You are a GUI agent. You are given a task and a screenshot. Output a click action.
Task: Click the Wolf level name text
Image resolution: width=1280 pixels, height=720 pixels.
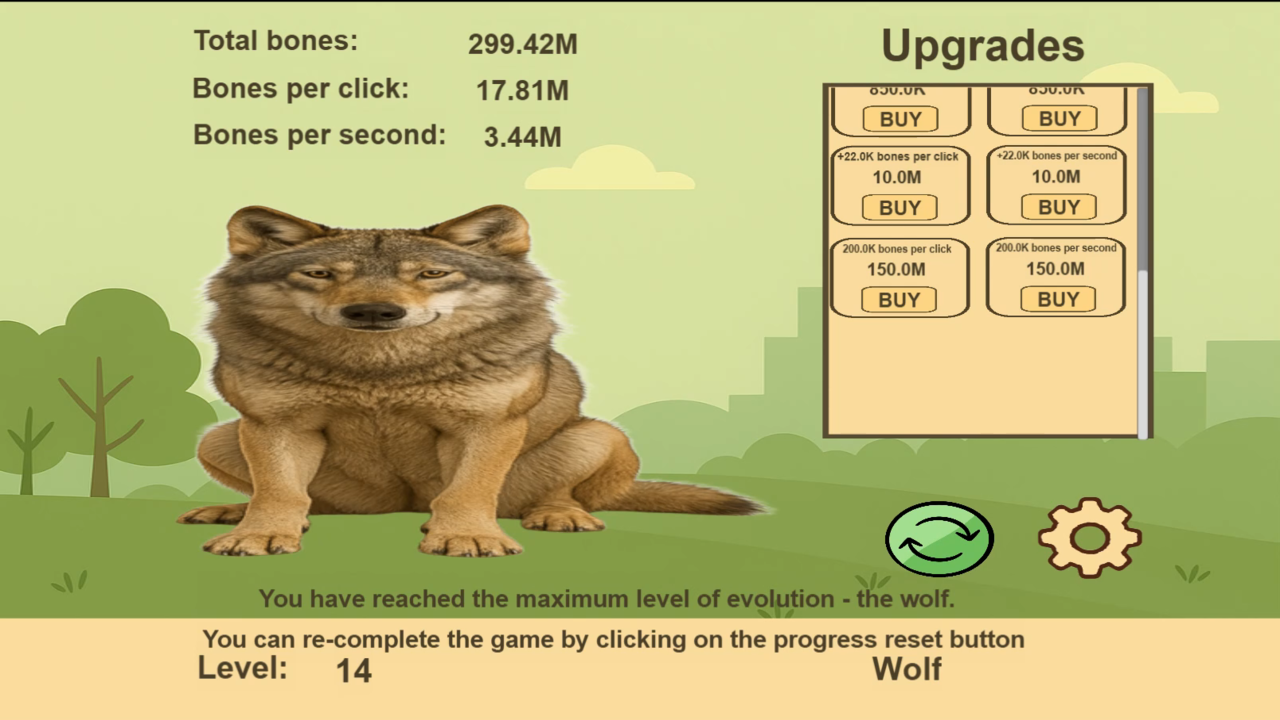coord(907,669)
